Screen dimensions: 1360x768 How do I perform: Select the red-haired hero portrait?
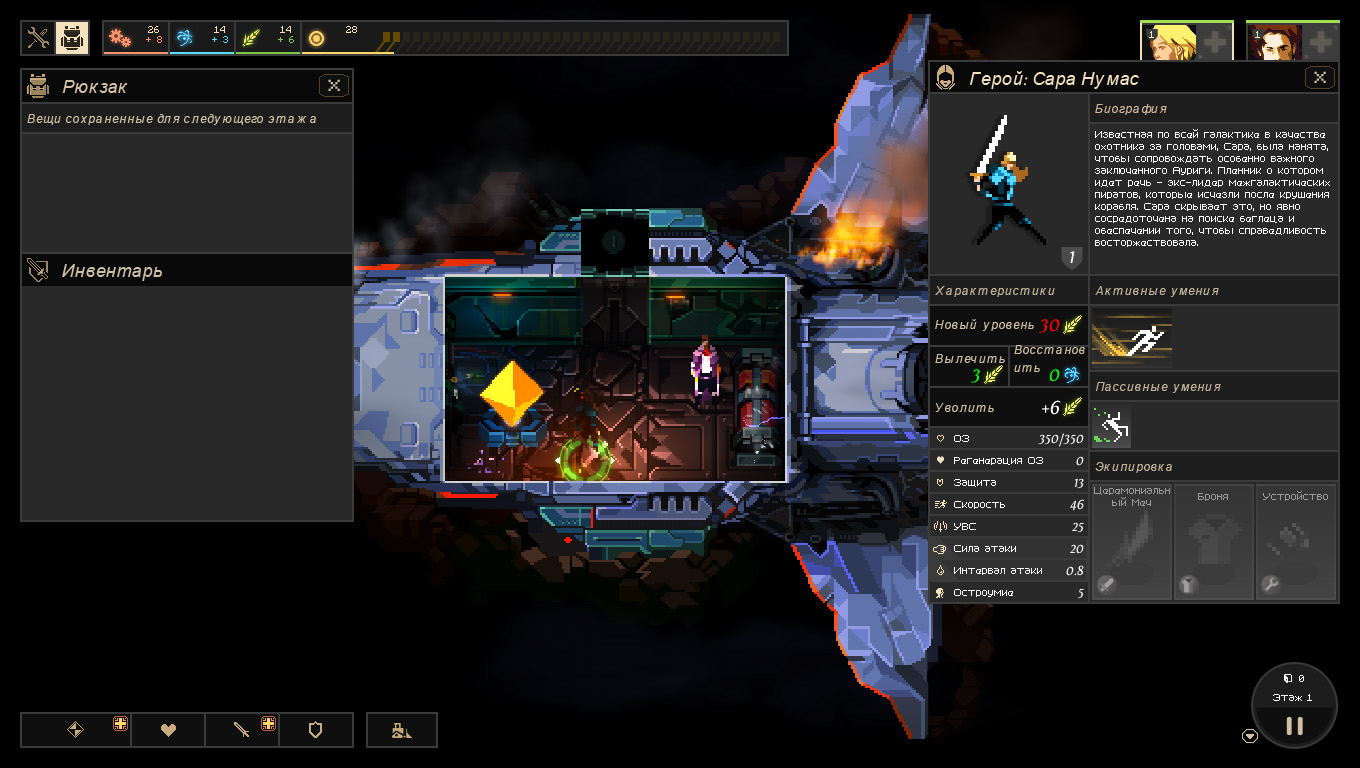(1274, 42)
